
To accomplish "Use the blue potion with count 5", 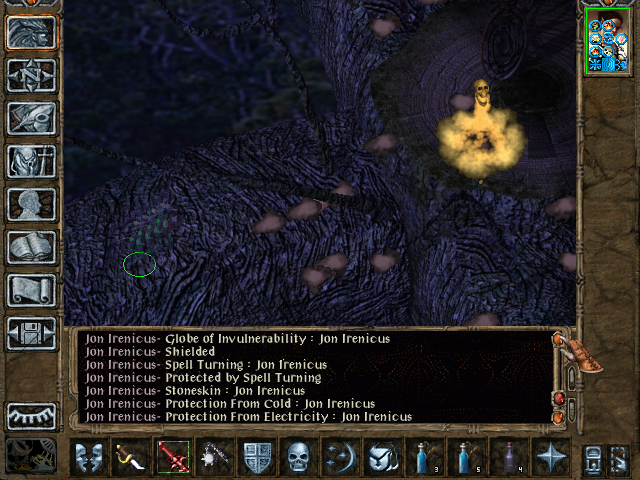I will (x=465, y=458).
